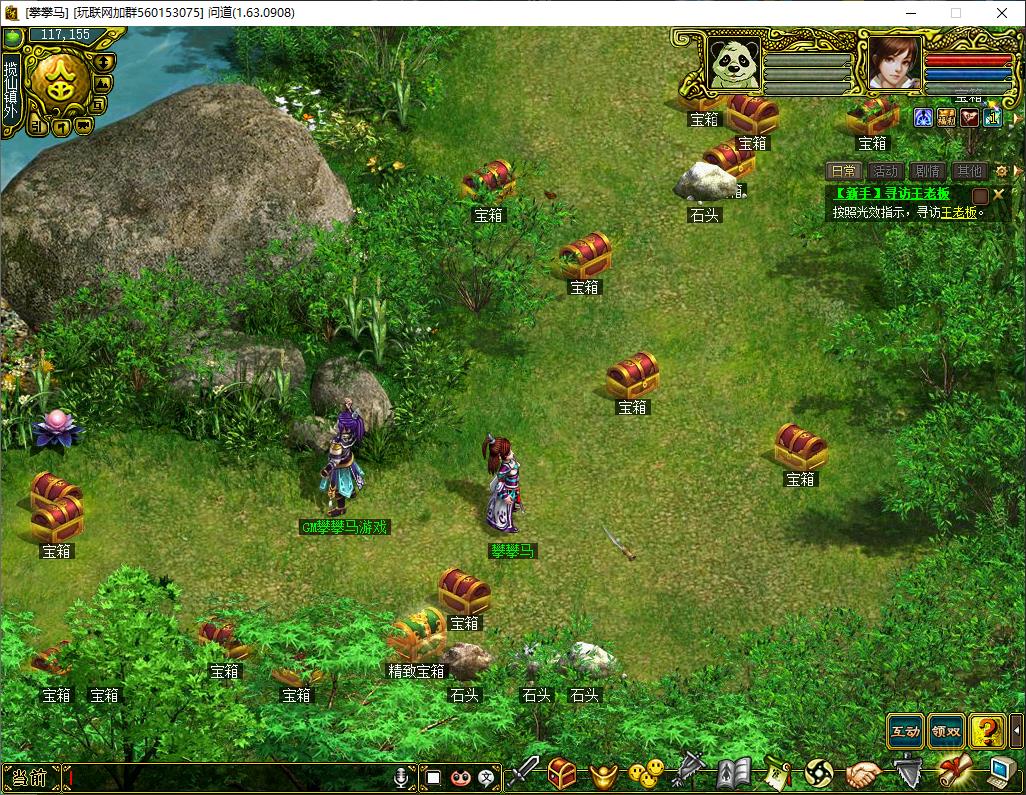Open the gold ingot shop icon

click(x=603, y=773)
